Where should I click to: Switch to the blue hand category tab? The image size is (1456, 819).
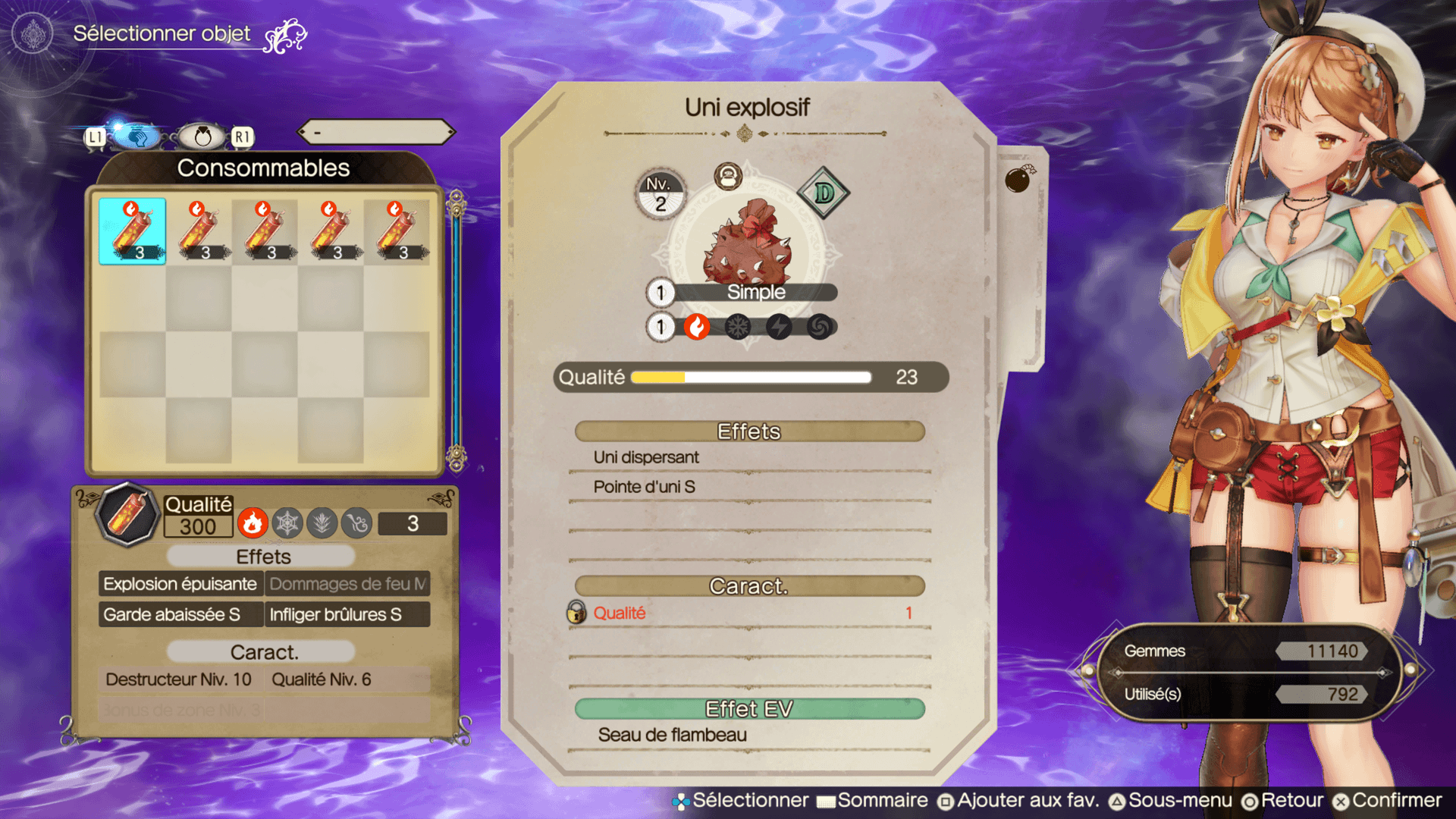(136, 137)
